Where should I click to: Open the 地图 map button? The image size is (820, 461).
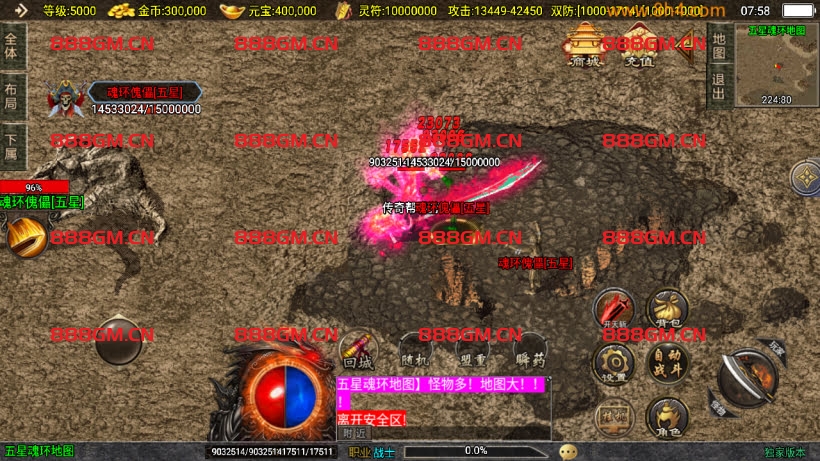click(x=718, y=44)
